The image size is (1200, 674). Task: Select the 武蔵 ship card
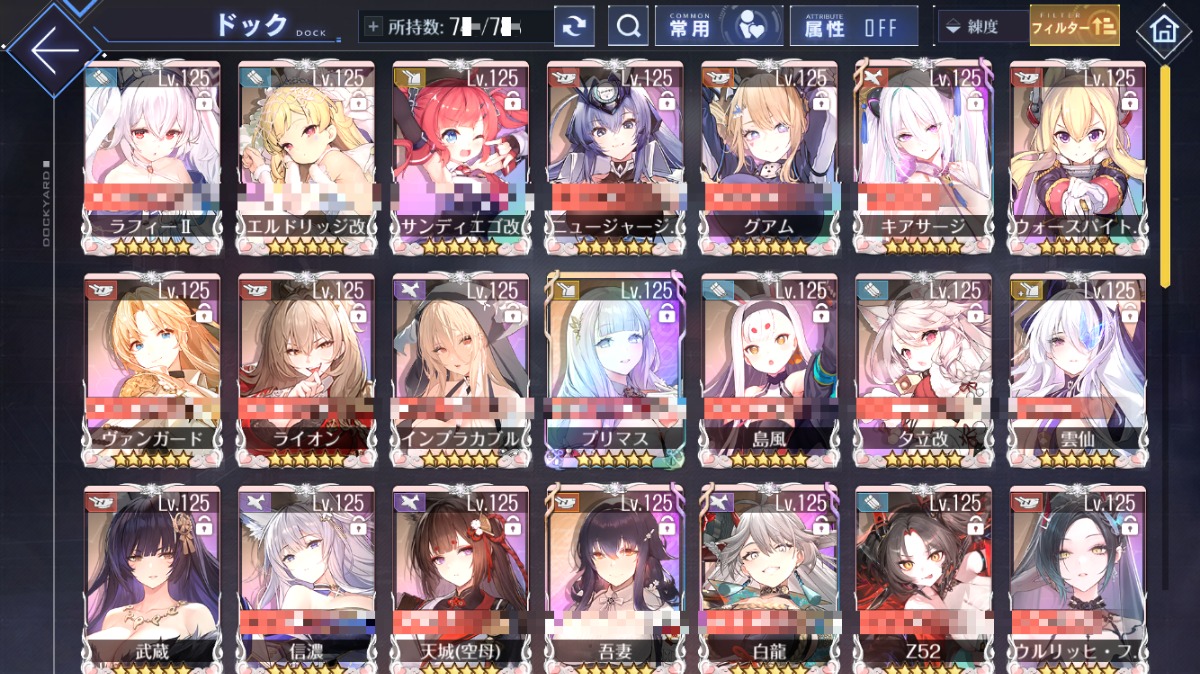click(x=152, y=577)
